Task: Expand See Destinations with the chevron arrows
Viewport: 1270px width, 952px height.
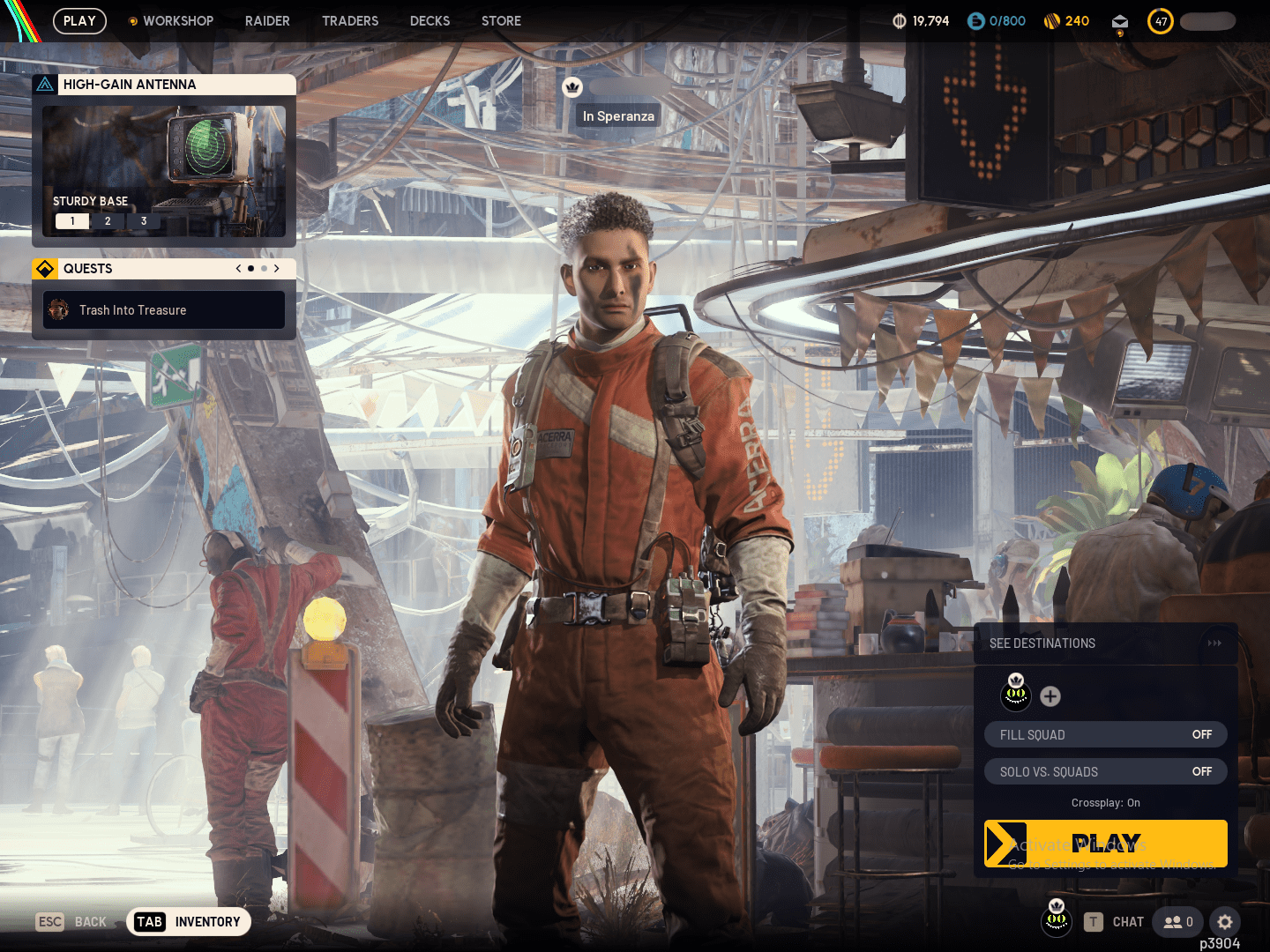Action: [1214, 643]
